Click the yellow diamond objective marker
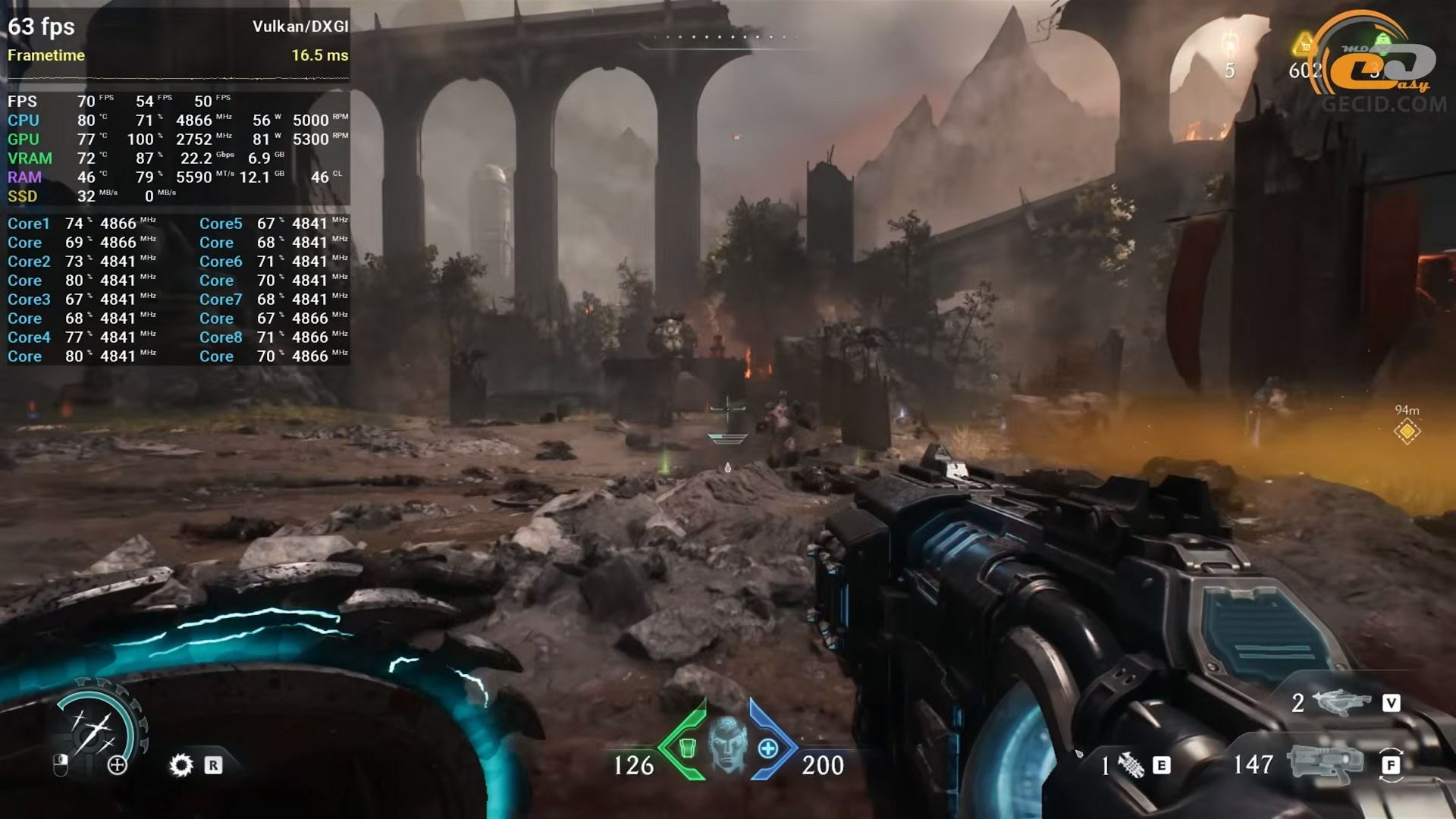This screenshot has width=1456, height=819. [1407, 431]
